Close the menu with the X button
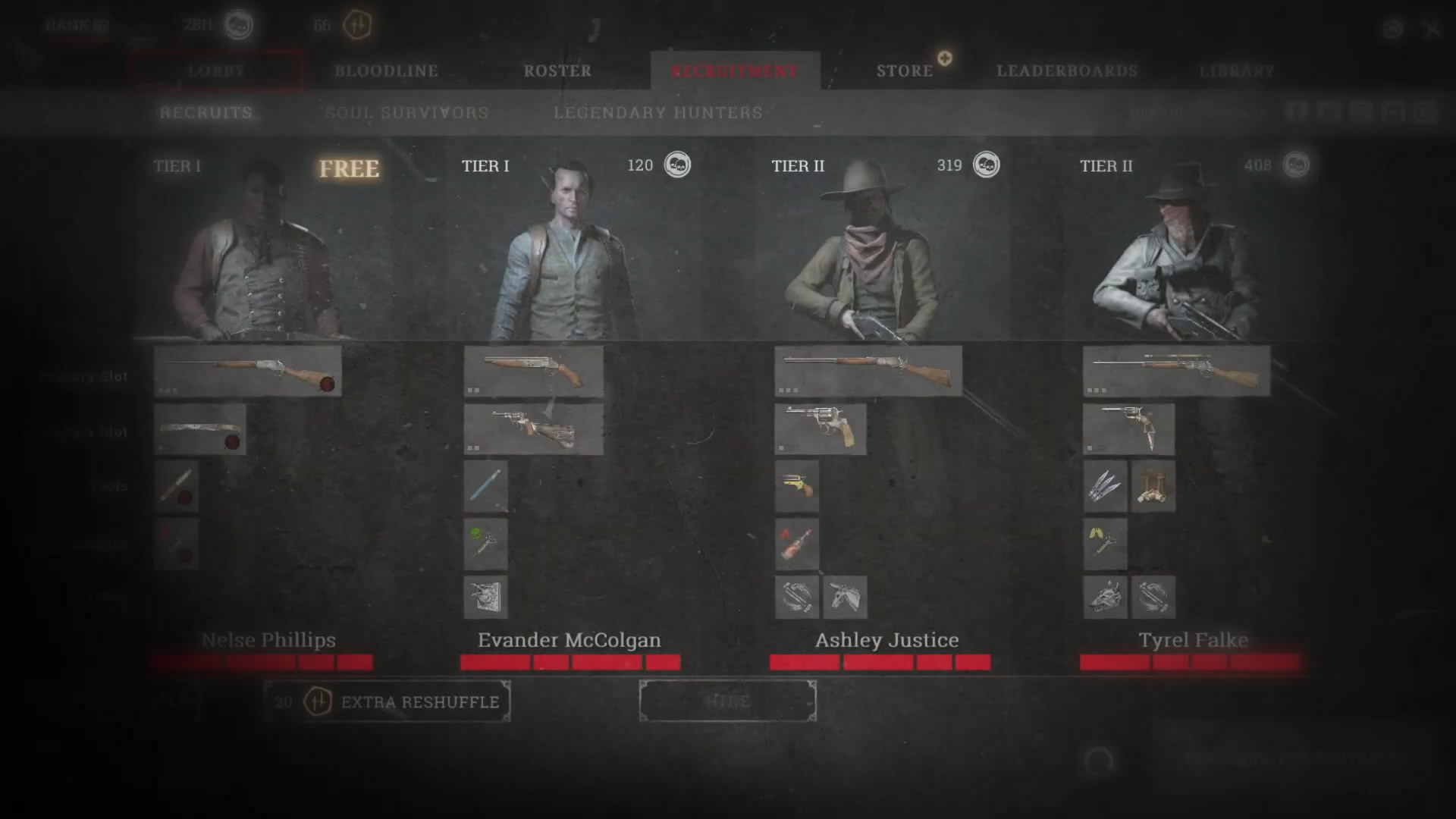This screenshot has width=1456, height=819. coord(1431,30)
